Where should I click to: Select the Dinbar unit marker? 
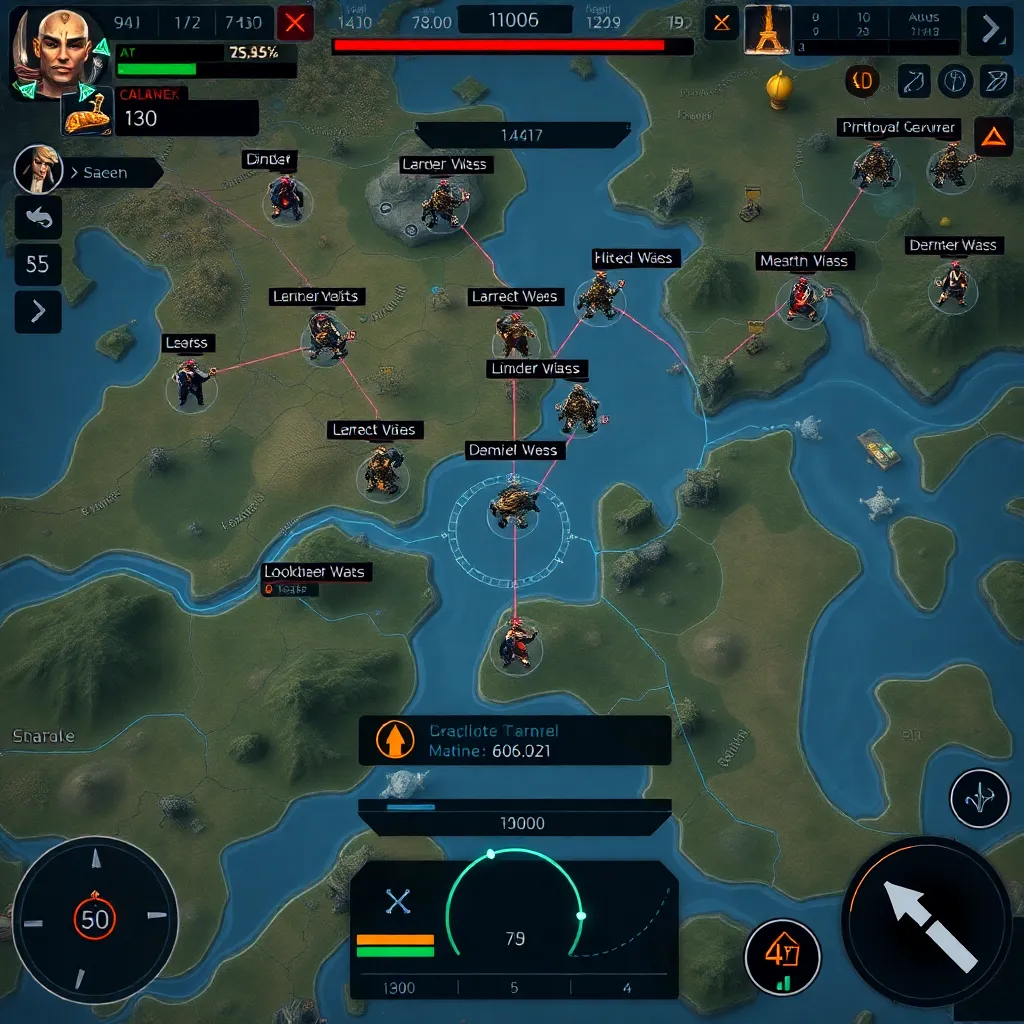click(x=286, y=198)
